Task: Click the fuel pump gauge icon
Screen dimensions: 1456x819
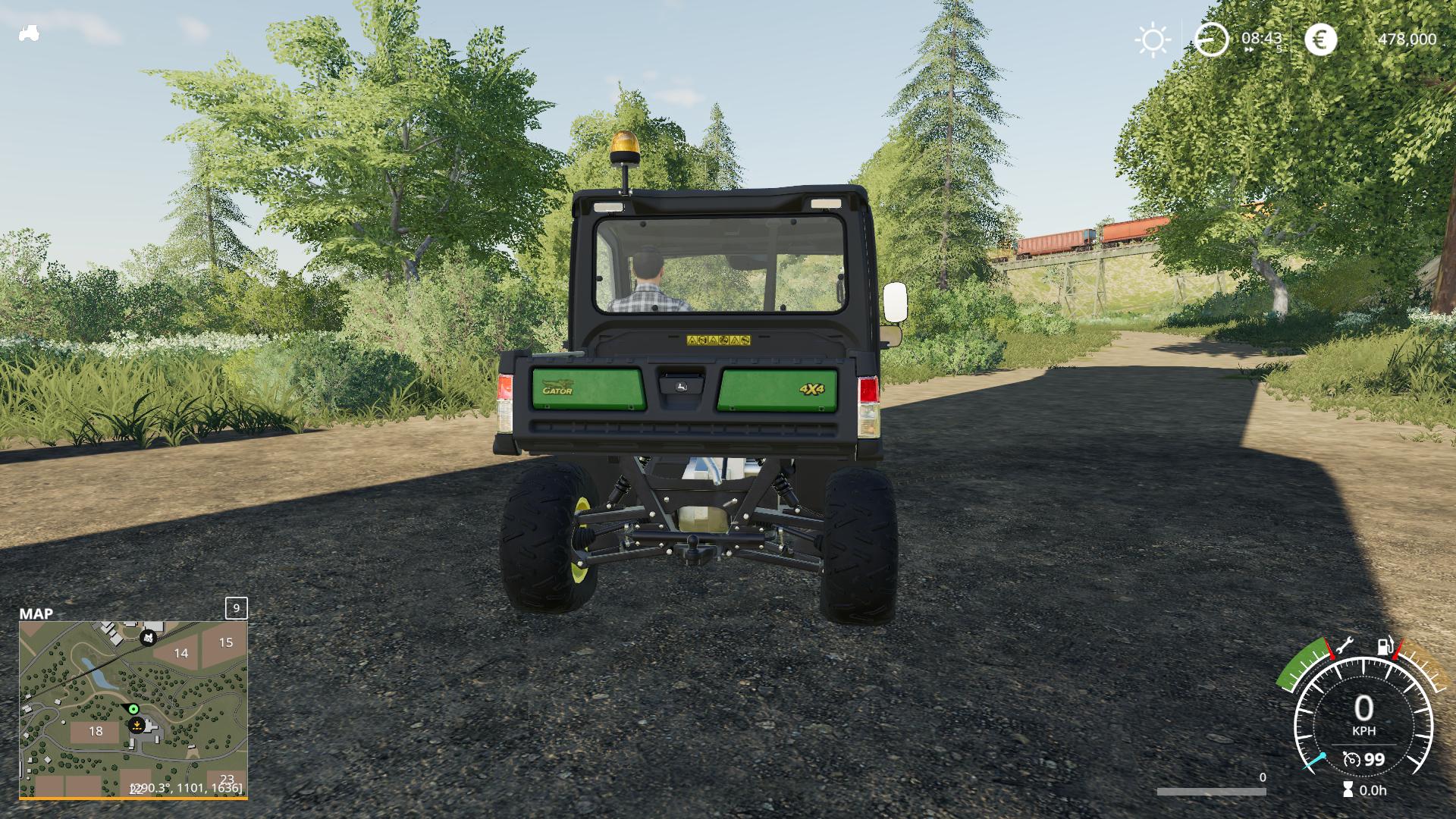Action: 1385,647
